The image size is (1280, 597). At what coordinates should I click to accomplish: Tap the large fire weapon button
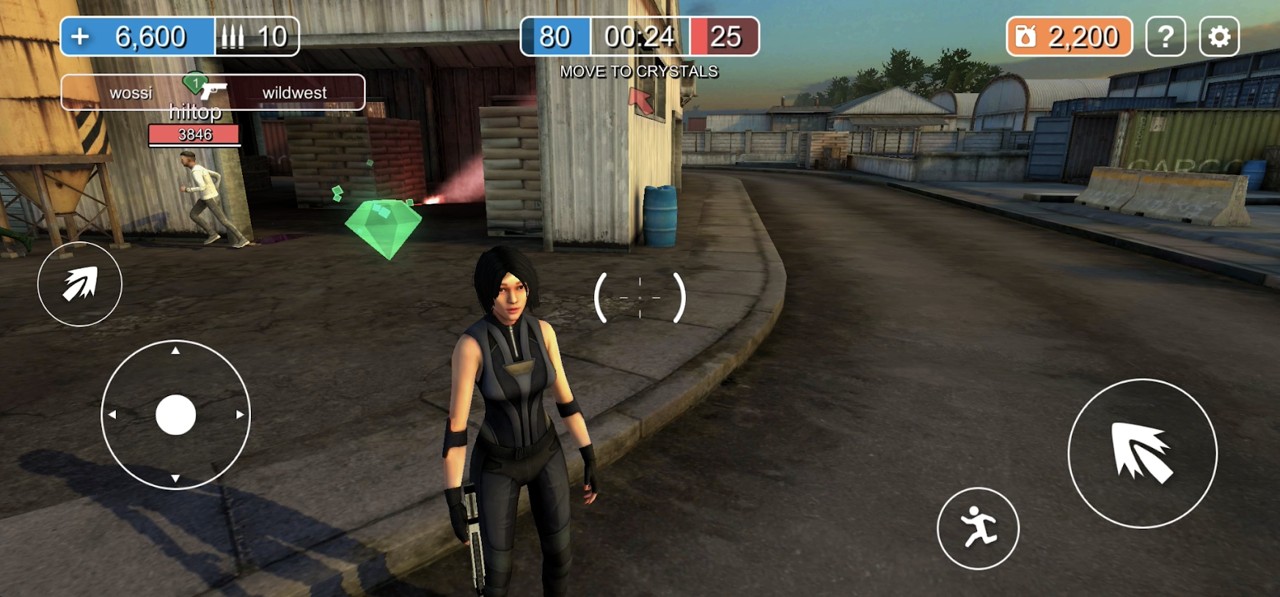point(1142,453)
